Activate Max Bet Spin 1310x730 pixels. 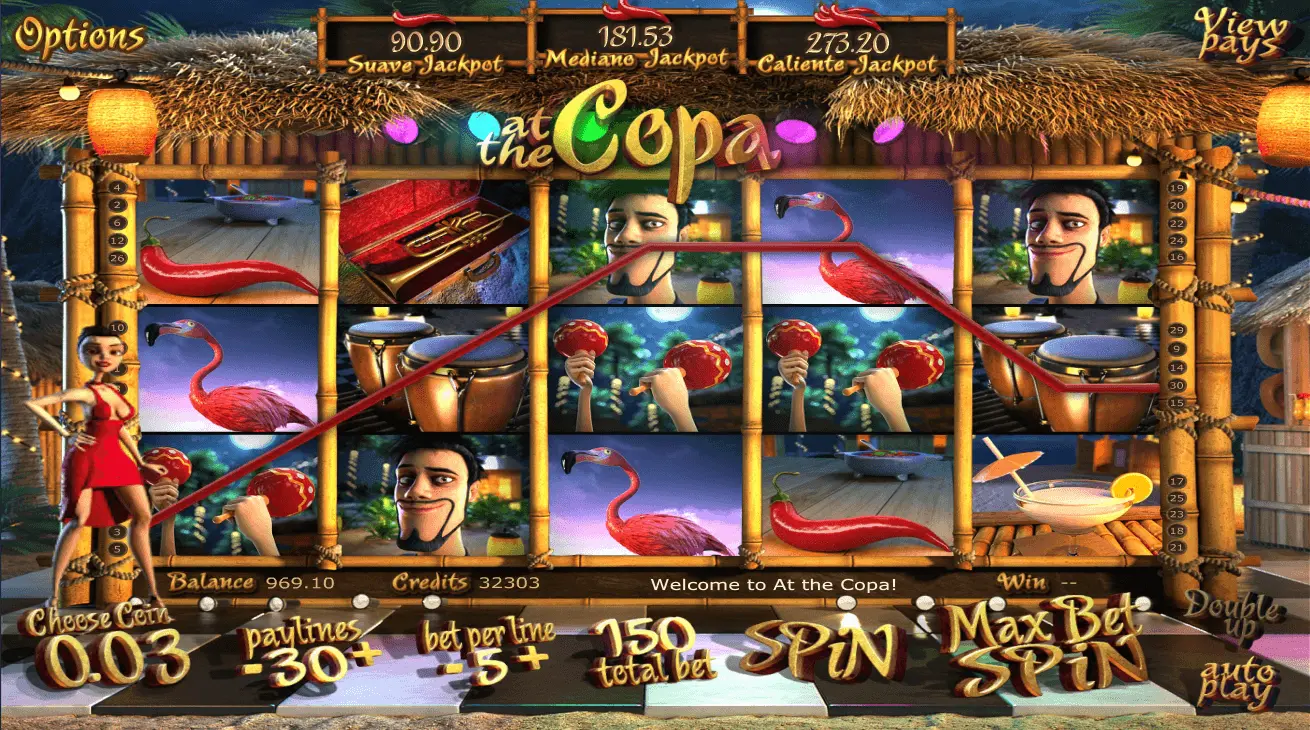1043,649
